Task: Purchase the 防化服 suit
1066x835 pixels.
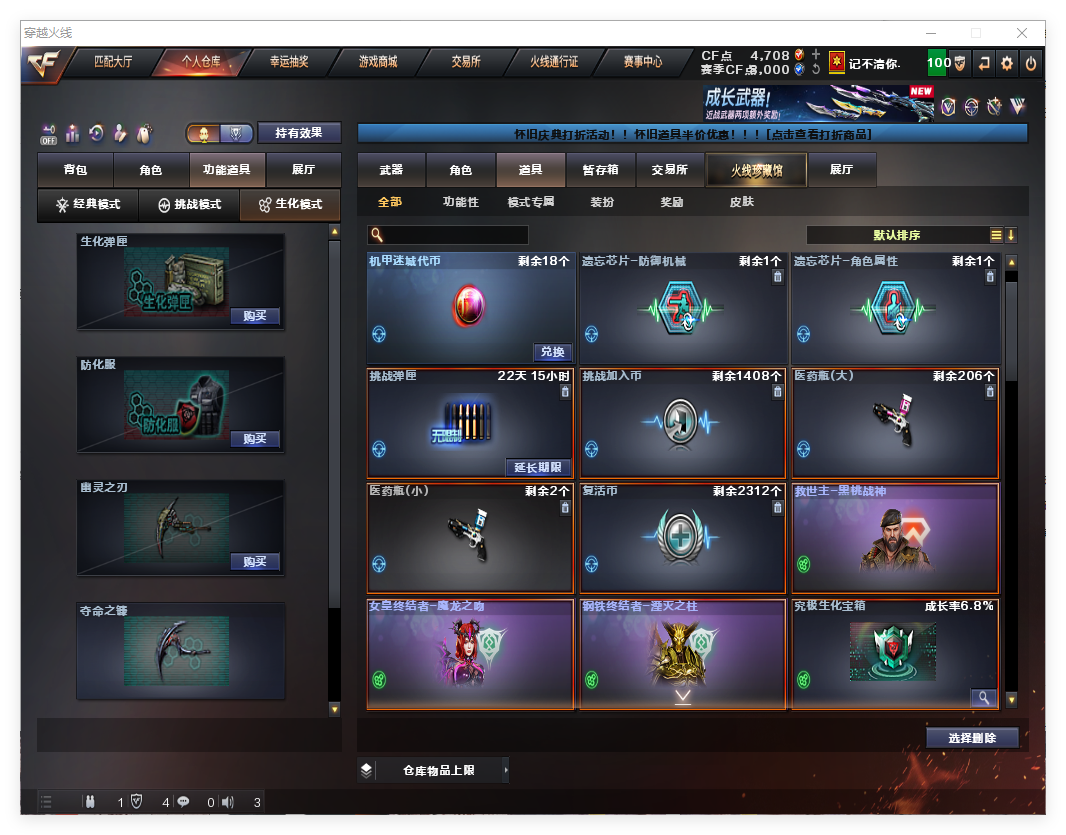Action: [255, 439]
